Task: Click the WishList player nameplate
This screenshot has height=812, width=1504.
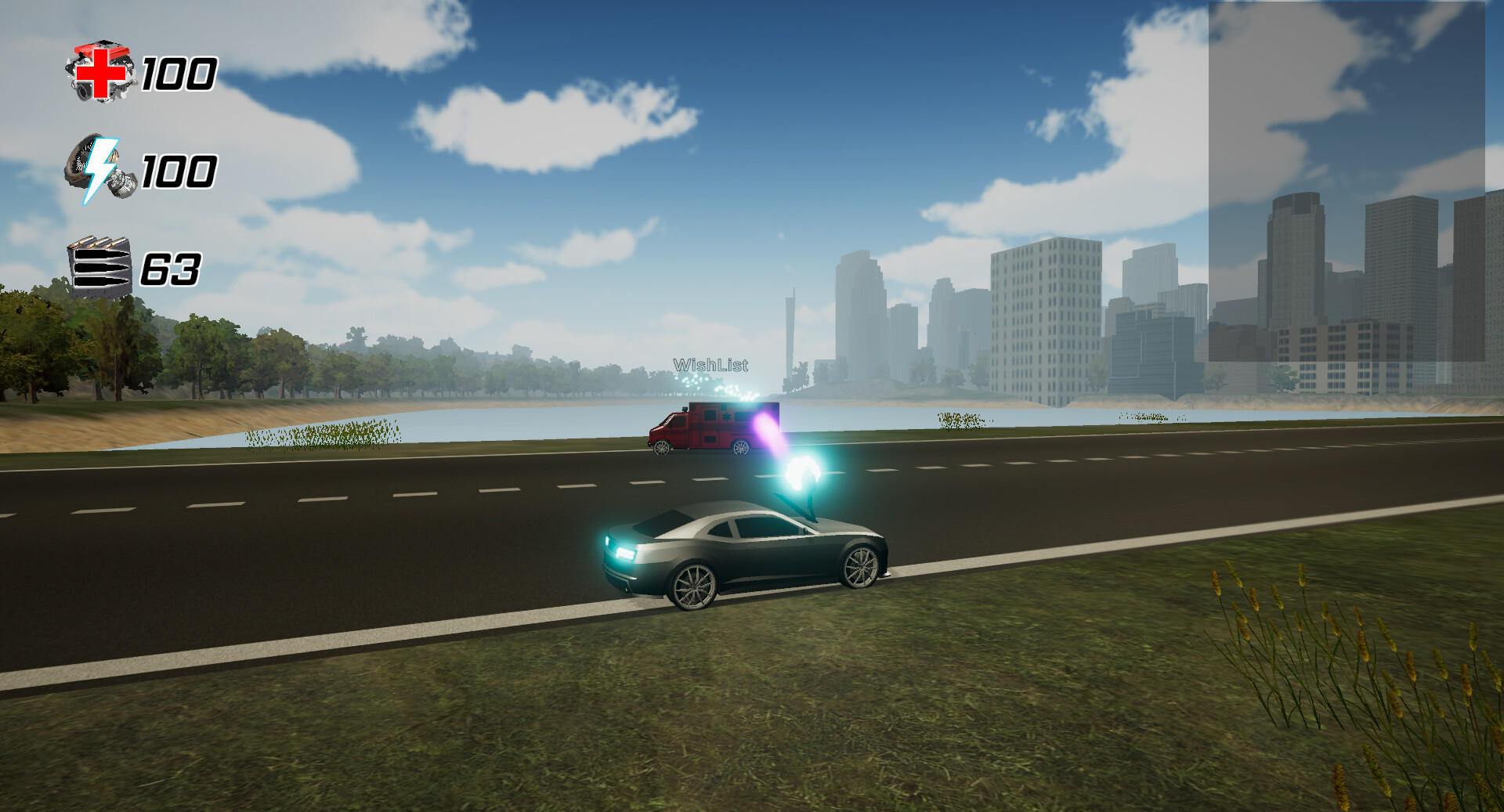Action: [x=710, y=363]
